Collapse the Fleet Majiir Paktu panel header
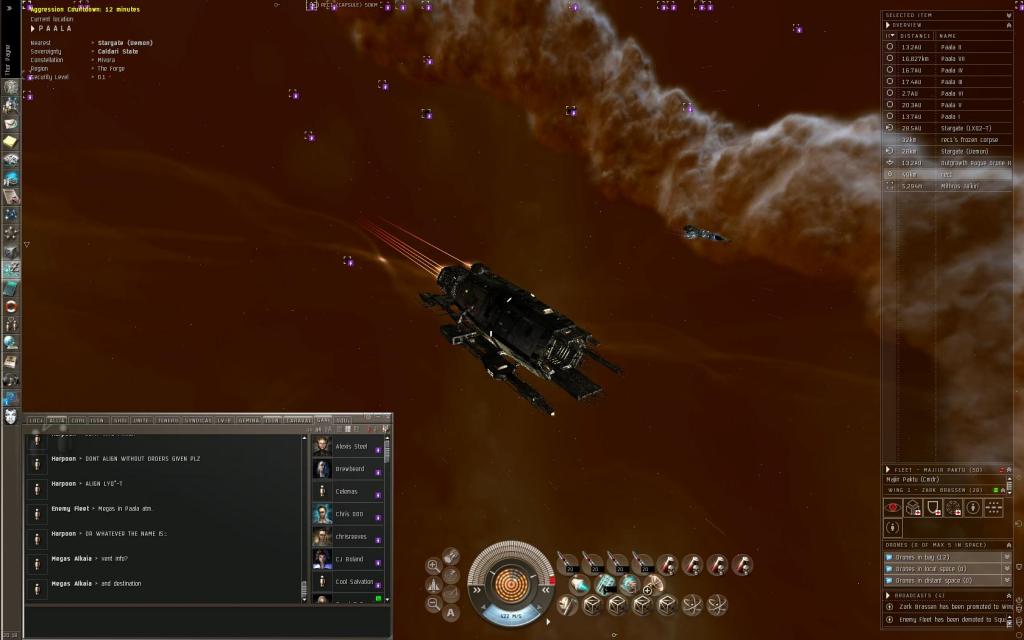This screenshot has width=1024, height=640. click(x=886, y=470)
